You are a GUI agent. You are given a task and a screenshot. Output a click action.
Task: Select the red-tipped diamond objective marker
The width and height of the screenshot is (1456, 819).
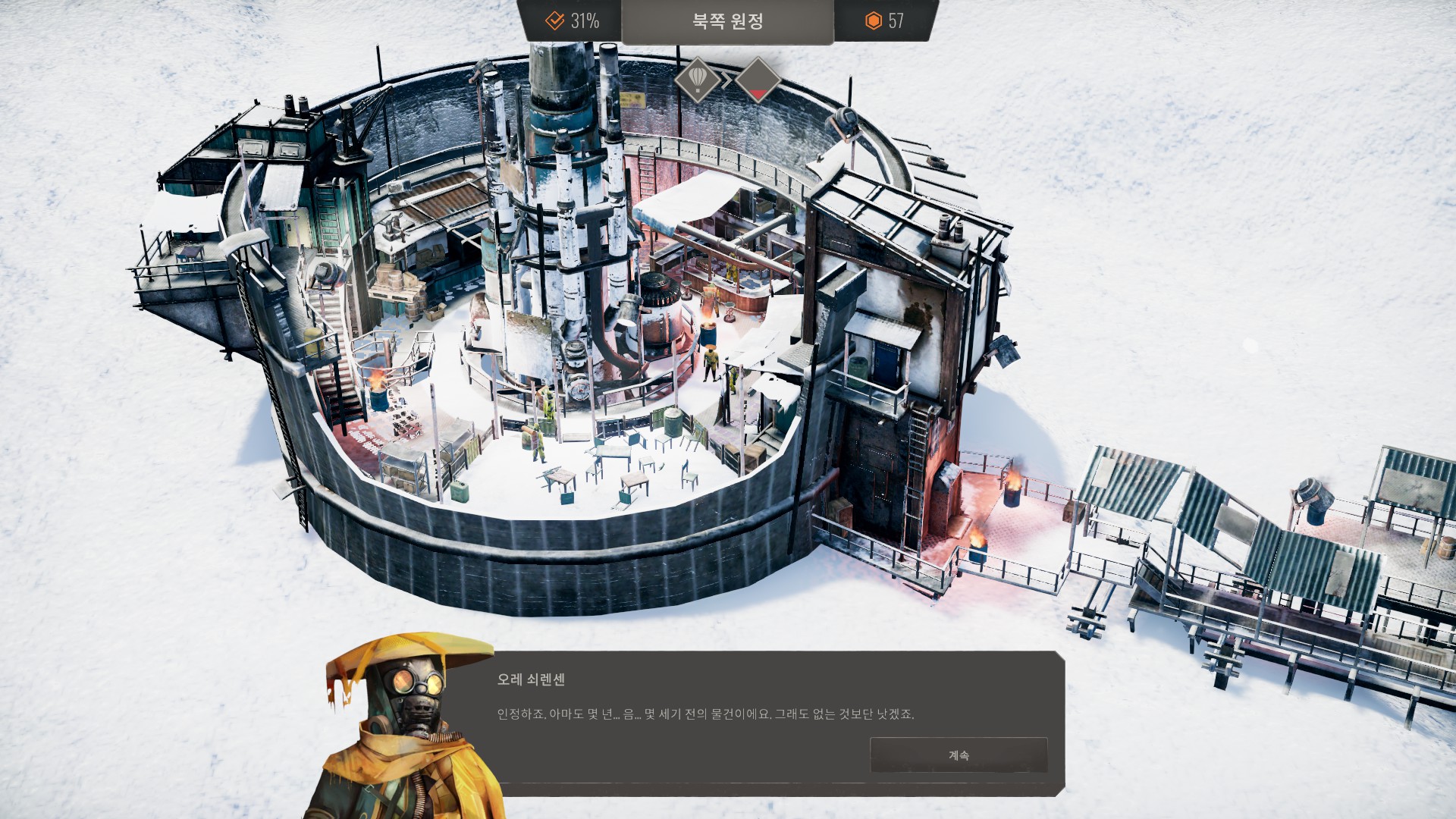(x=758, y=79)
